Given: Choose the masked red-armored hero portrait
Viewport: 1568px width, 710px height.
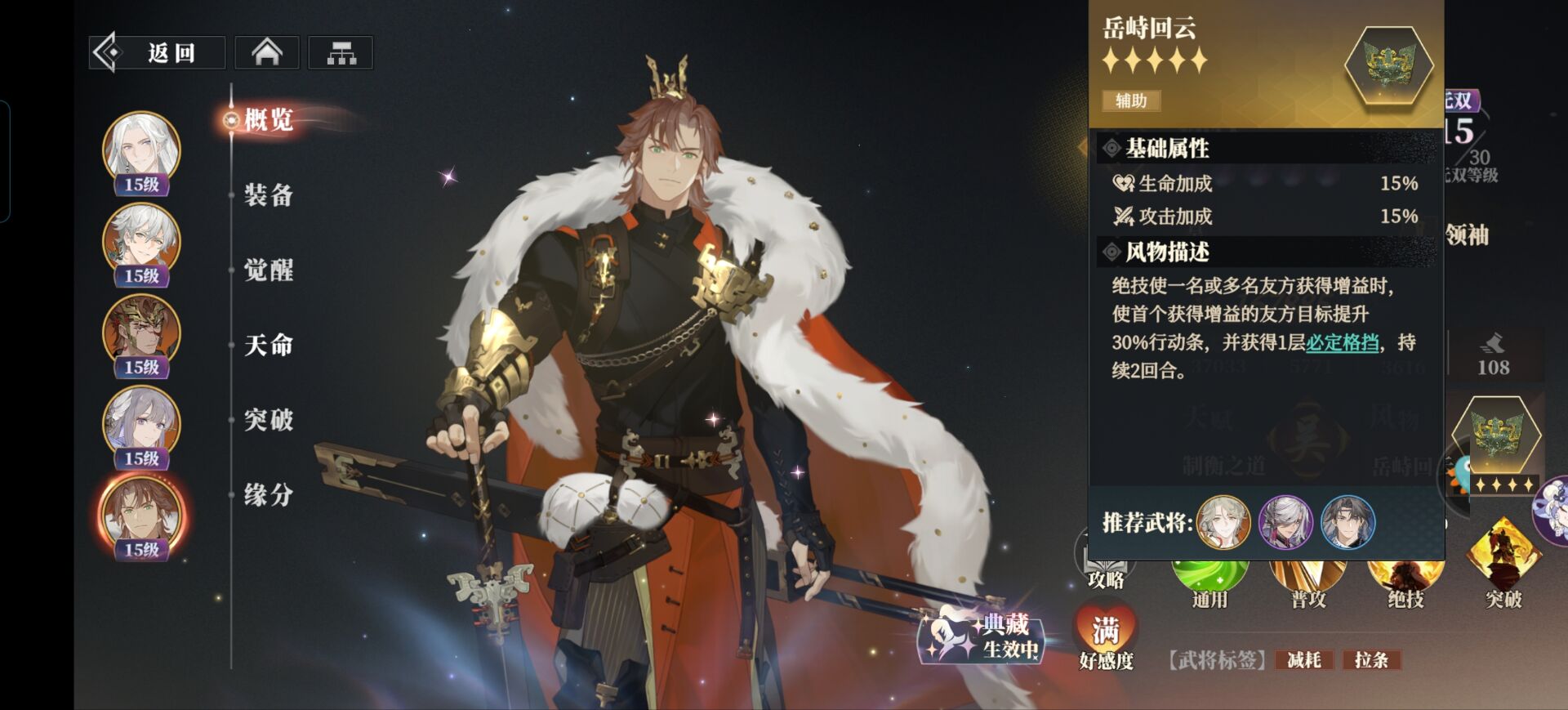Looking at the screenshot, I should pyautogui.click(x=141, y=333).
